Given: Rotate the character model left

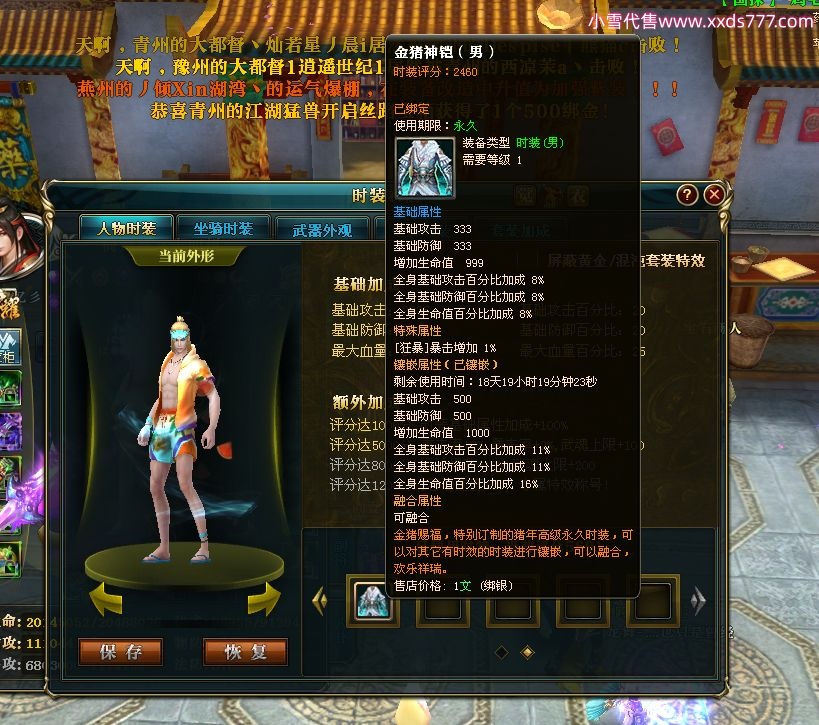Looking at the screenshot, I should (111, 600).
